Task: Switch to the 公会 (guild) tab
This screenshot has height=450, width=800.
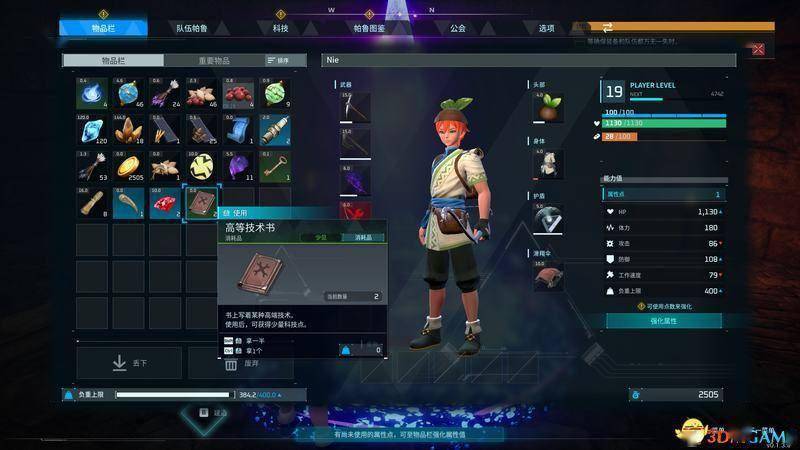Action: pyautogui.click(x=458, y=28)
